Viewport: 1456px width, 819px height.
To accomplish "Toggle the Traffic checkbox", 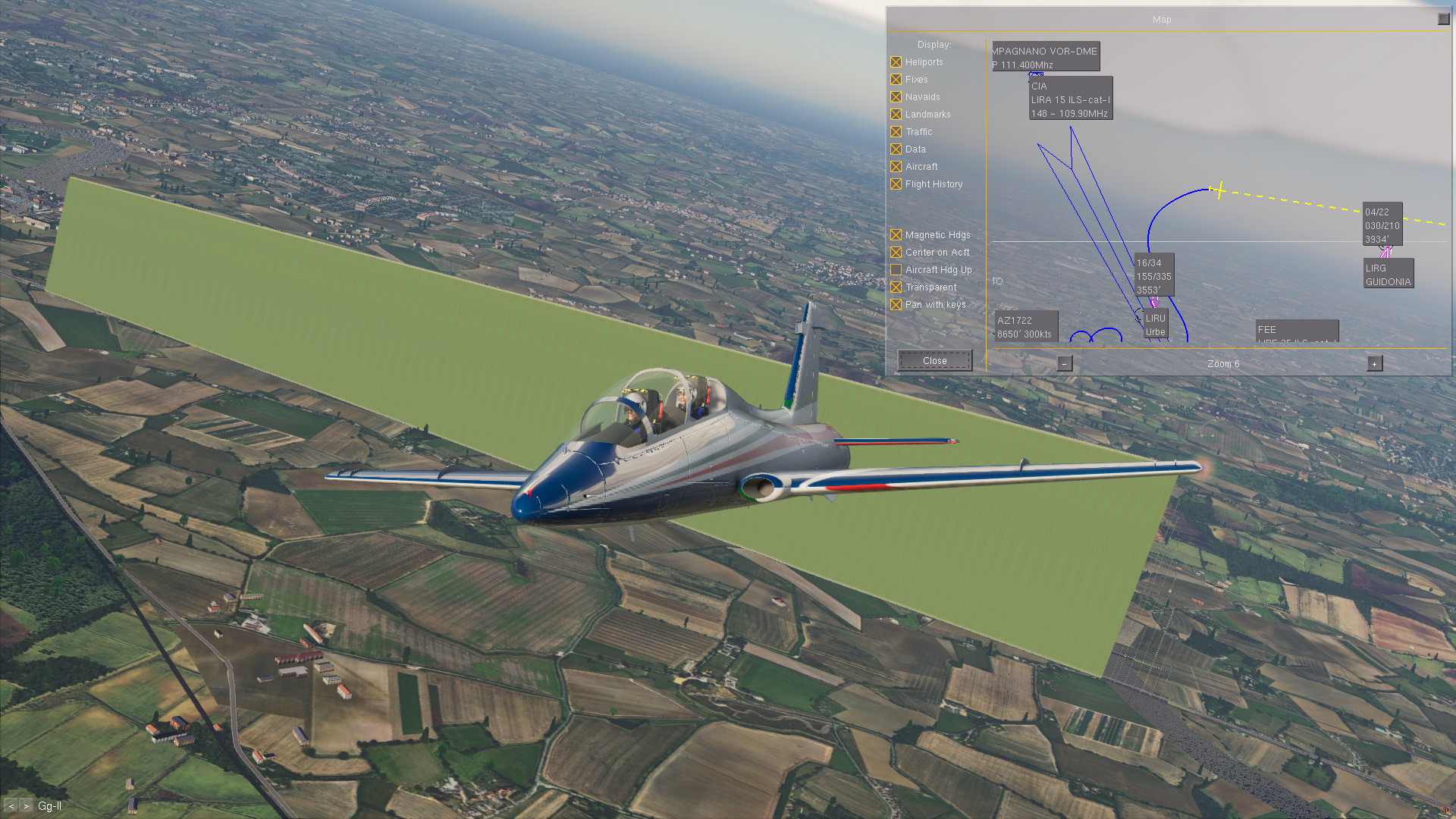I will tap(896, 132).
